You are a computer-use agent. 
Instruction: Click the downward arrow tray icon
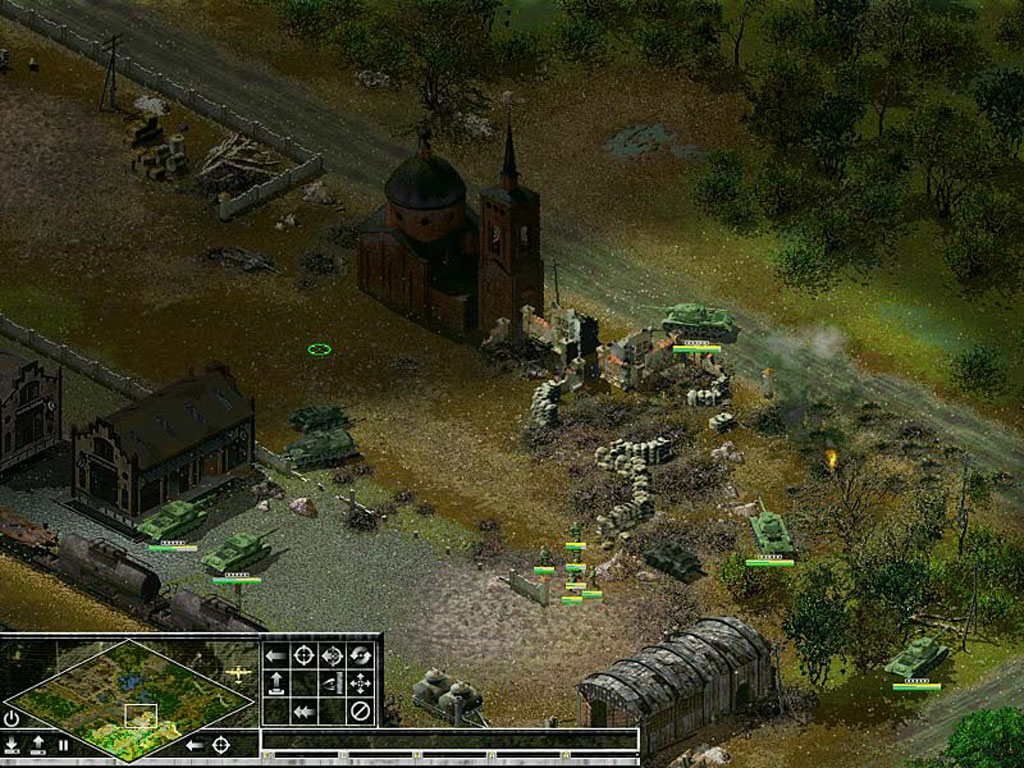click(x=11, y=745)
